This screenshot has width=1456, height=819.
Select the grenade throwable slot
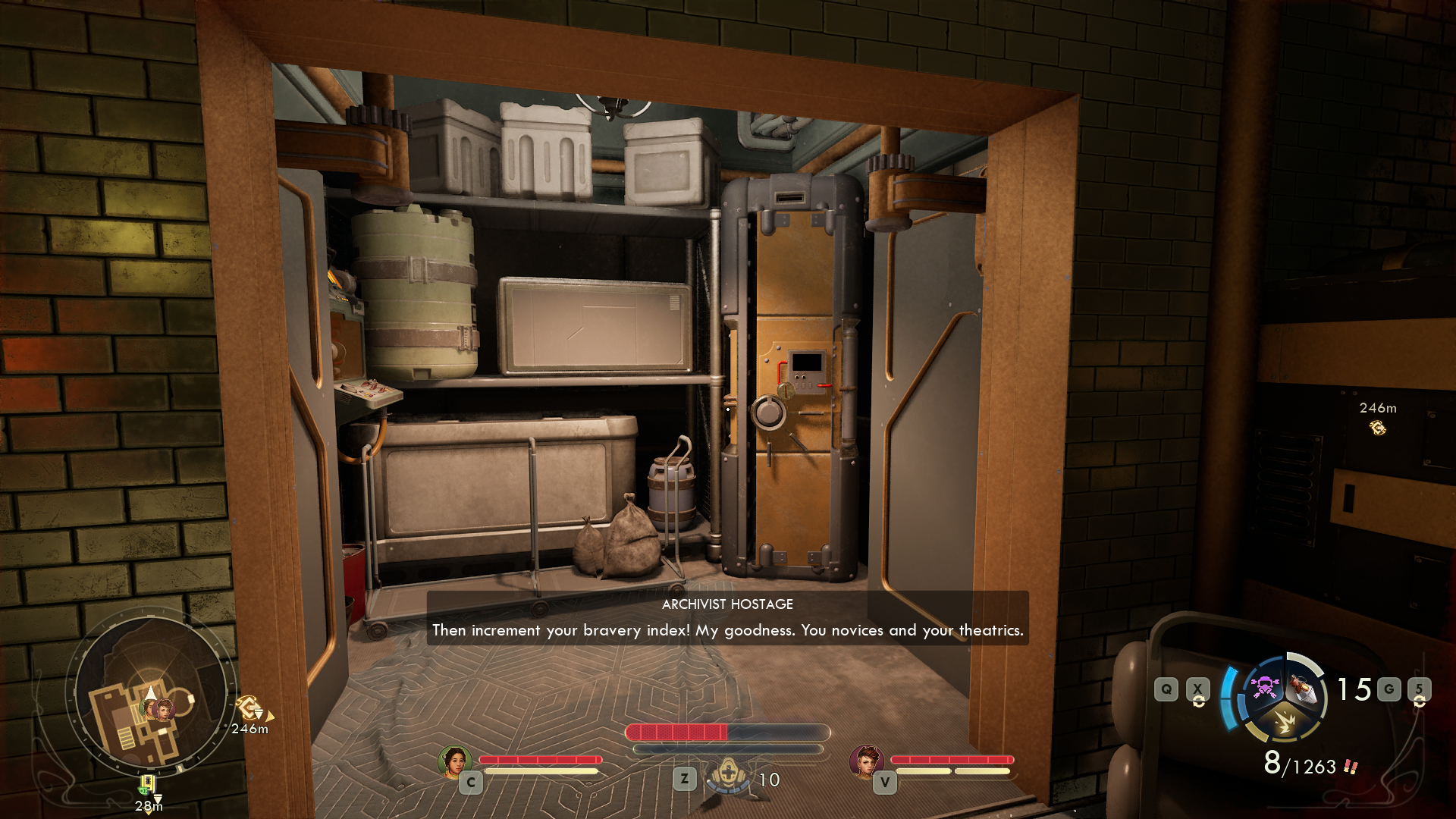pos(1303,688)
